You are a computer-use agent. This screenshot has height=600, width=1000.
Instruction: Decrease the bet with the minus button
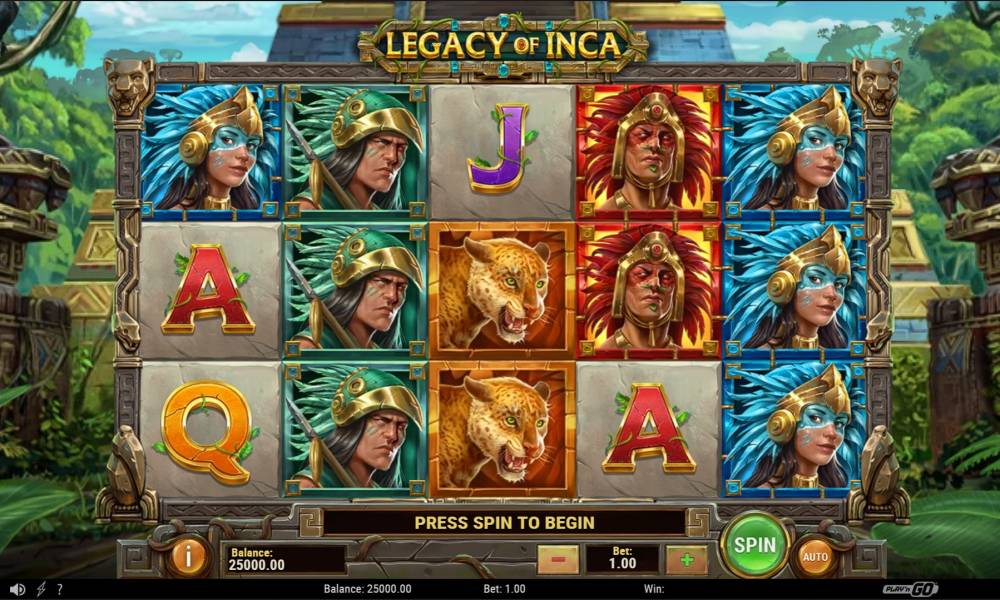point(558,559)
